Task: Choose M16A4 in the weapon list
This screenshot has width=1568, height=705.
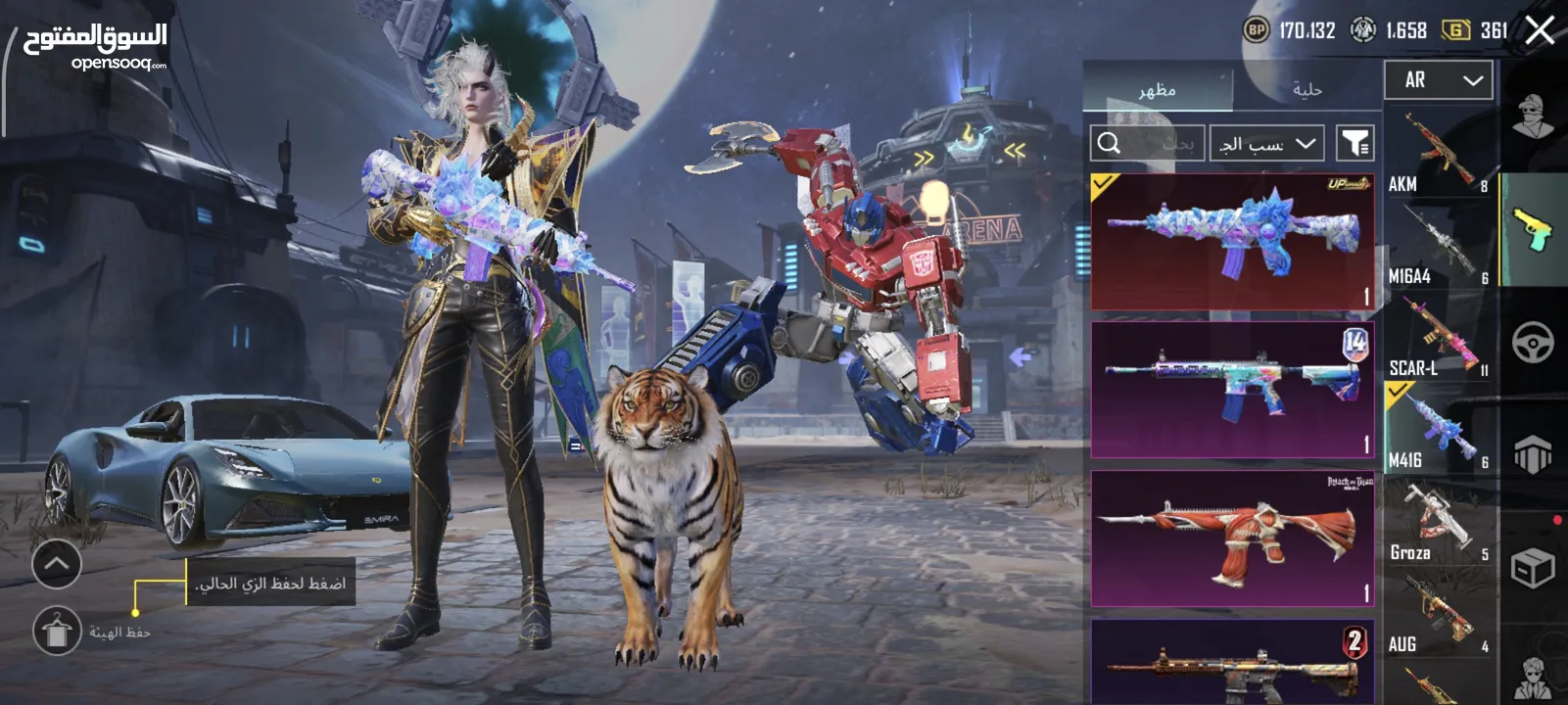Action: [x=1440, y=247]
